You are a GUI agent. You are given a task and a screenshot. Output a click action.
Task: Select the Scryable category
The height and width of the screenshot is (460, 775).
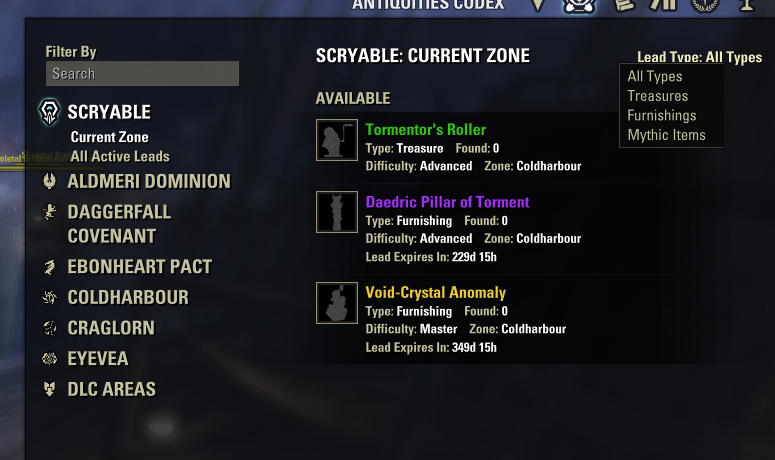[x=108, y=111]
